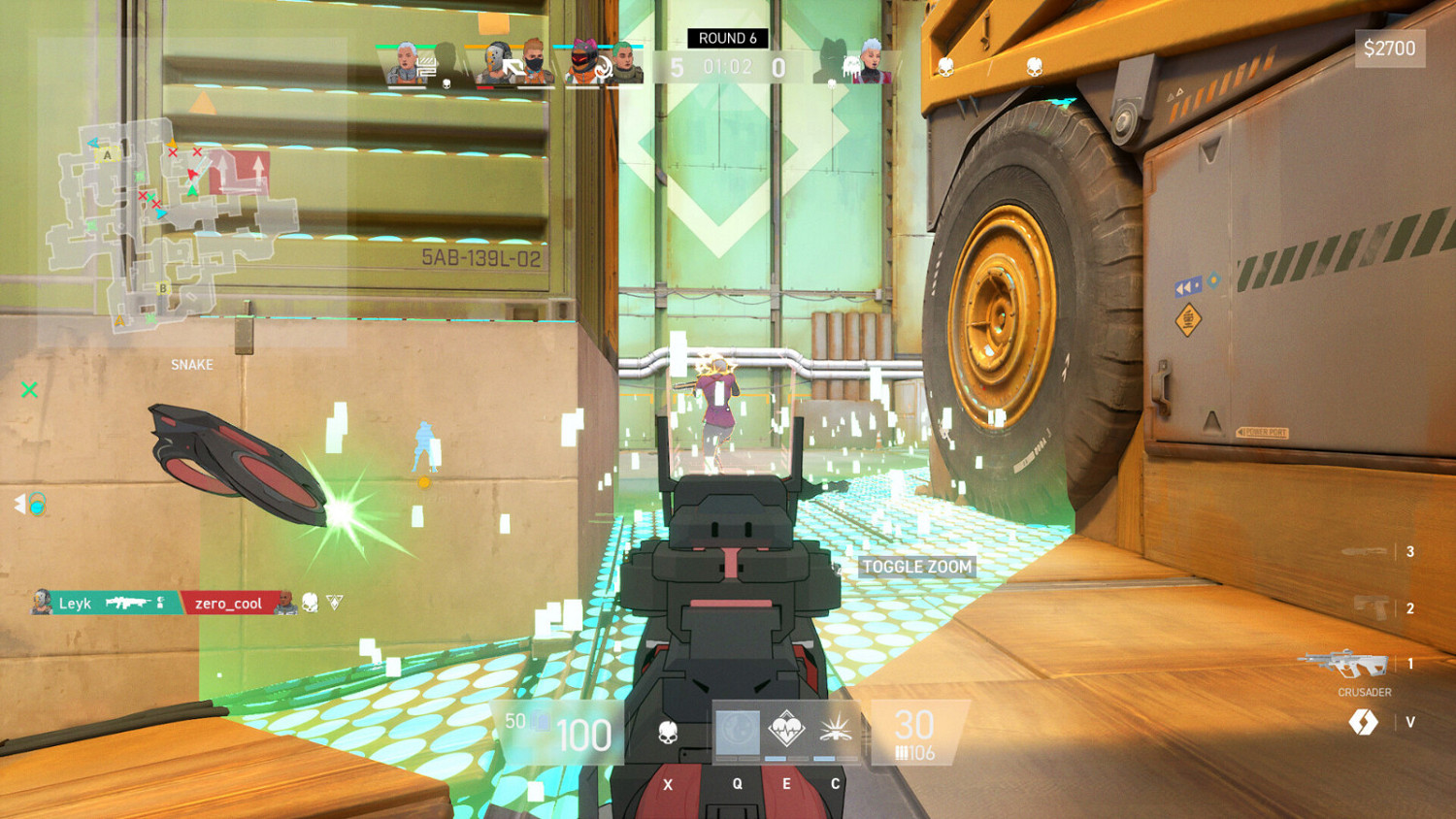Expand the round score panel showing 5 - 0
The height and width of the screenshot is (819, 1456).
coord(726,68)
